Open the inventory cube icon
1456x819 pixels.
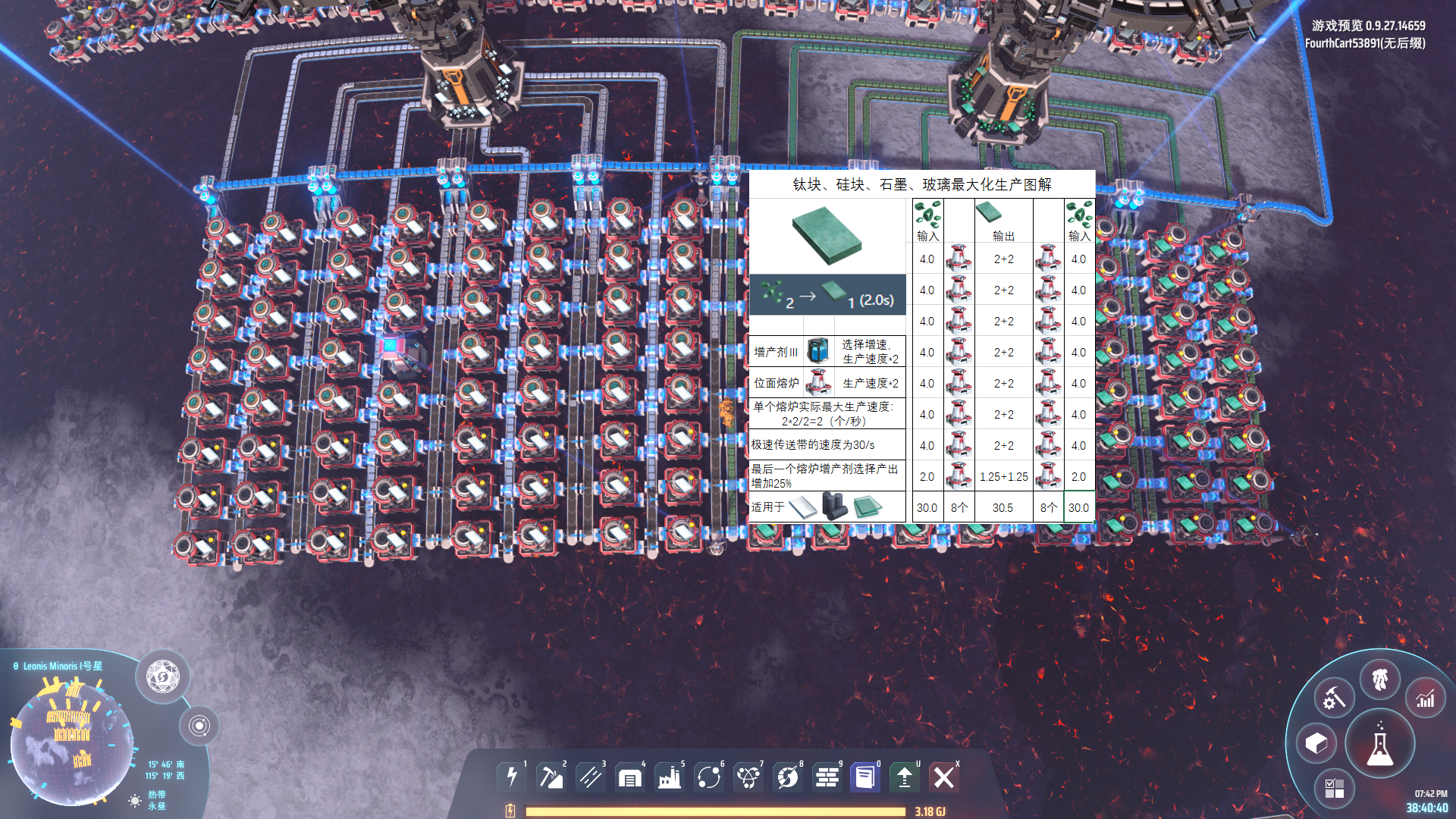click(x=1317, y=744)
